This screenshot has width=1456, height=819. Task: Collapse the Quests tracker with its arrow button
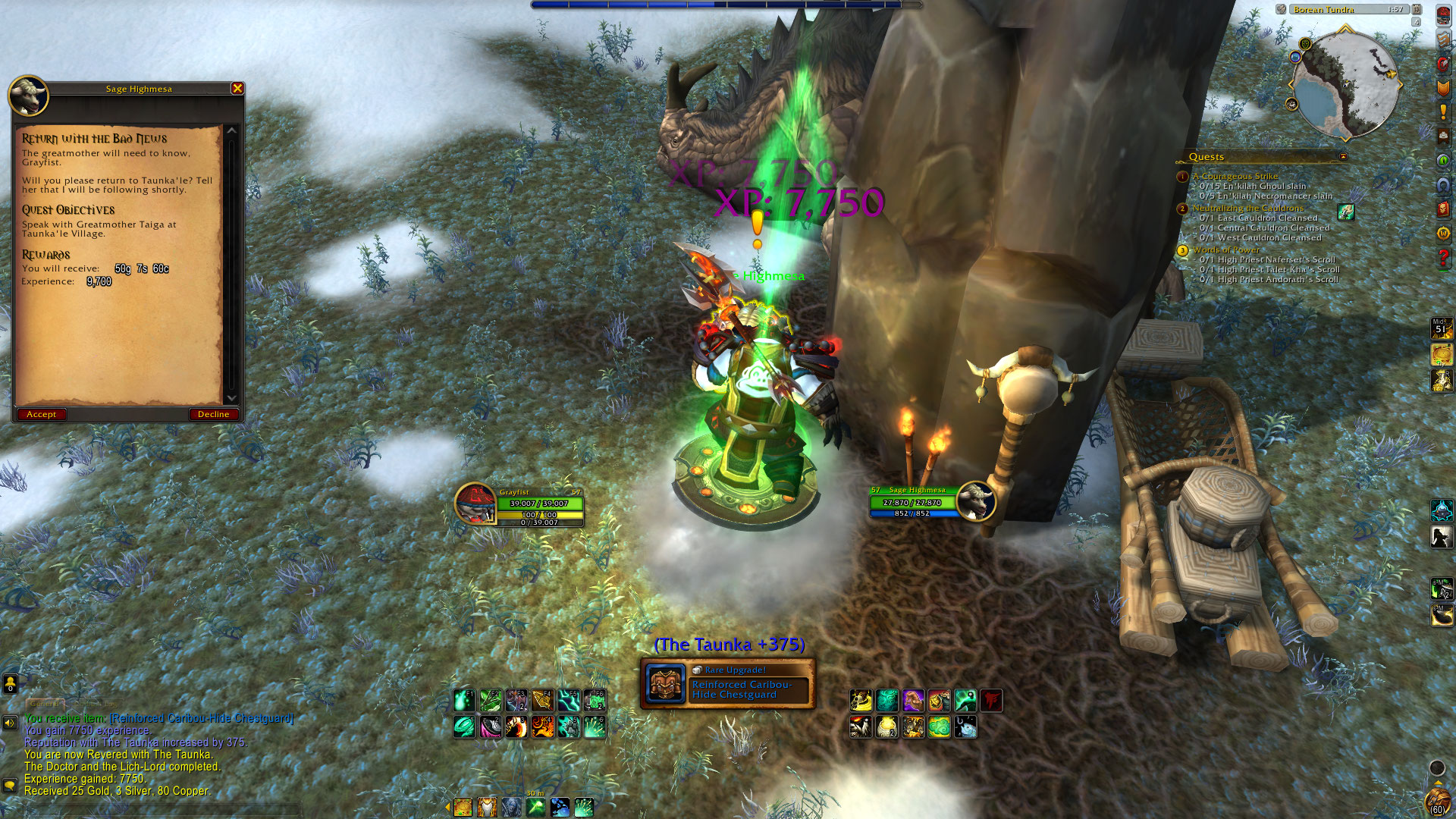tap(1343, 157)
